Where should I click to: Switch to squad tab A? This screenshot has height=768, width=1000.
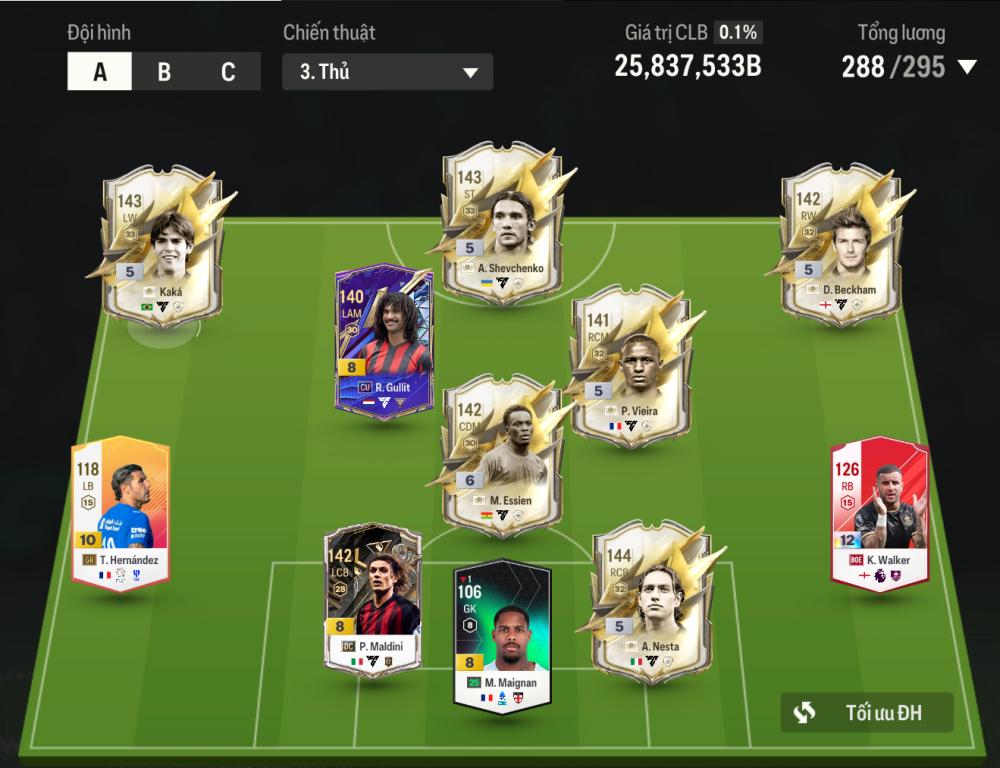pyautogui.click(x=100, y=72)
